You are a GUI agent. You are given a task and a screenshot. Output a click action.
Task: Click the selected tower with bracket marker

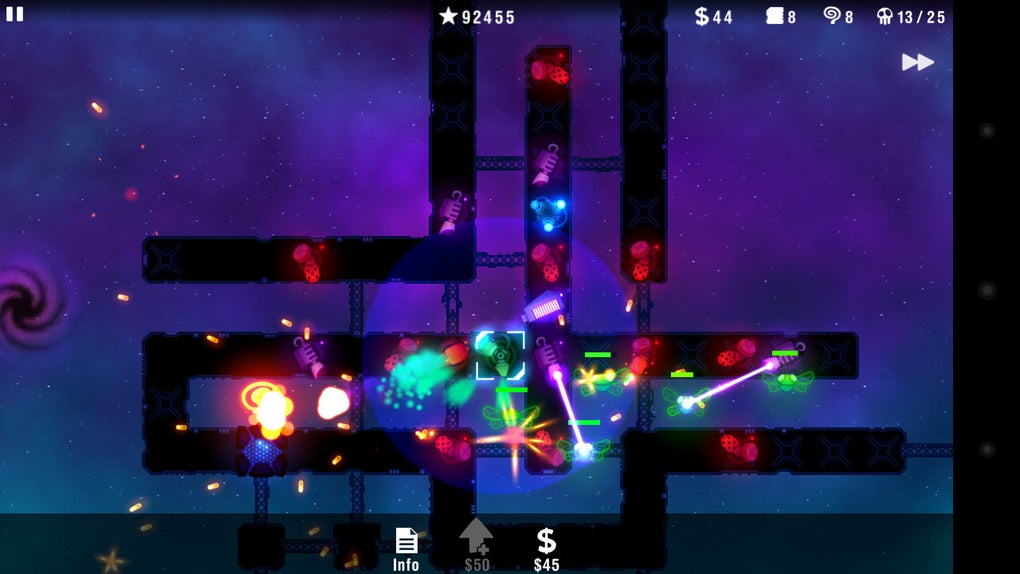pyautogui.click(x=499, y=355)
